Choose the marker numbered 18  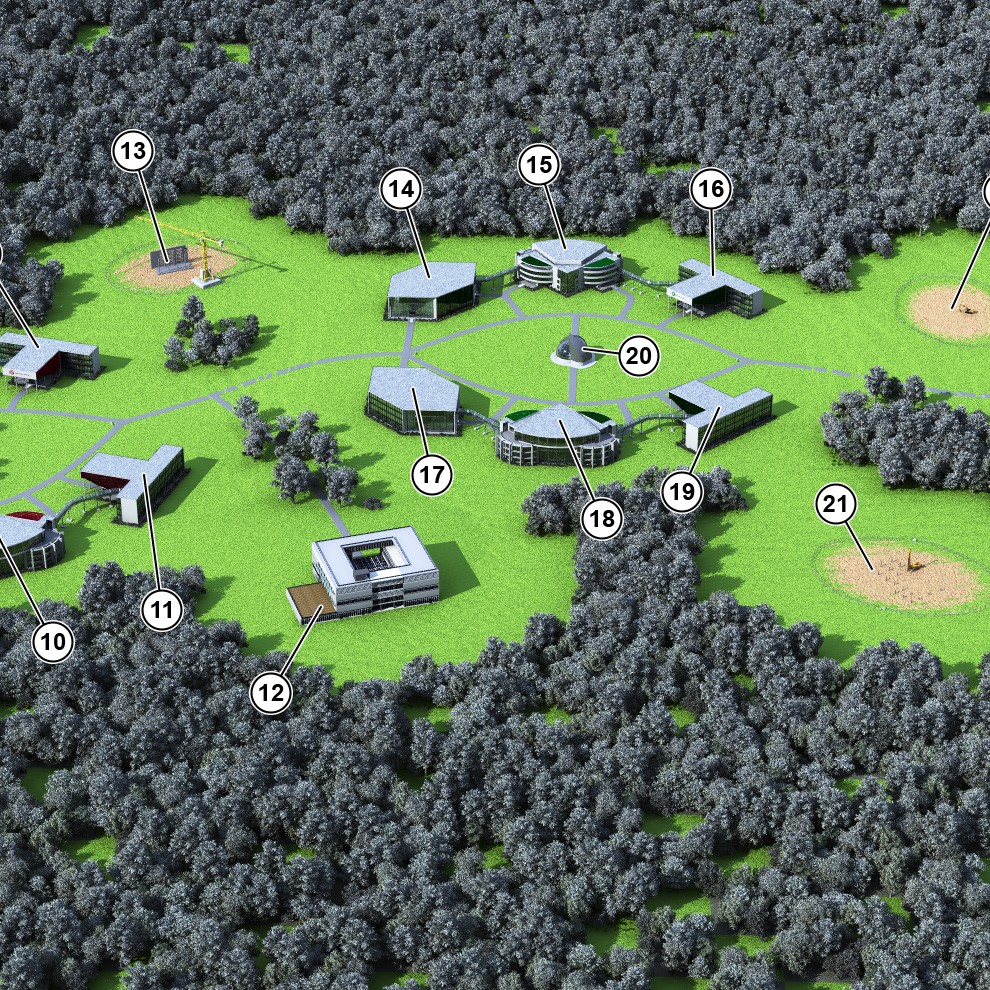click(x=603, y=517)
